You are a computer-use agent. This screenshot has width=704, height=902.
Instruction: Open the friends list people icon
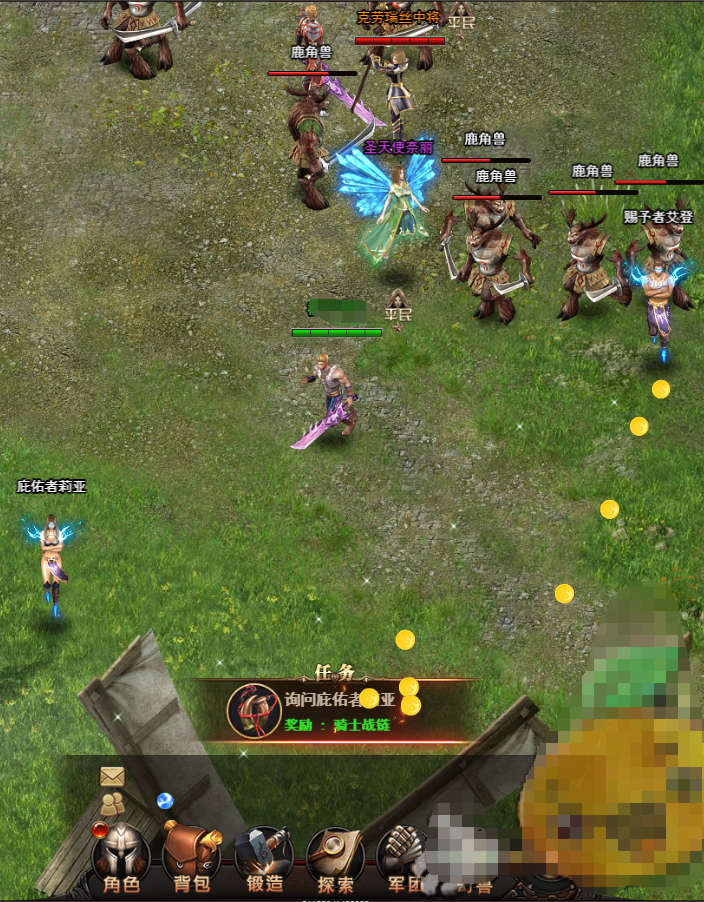(x=112, y=801)
